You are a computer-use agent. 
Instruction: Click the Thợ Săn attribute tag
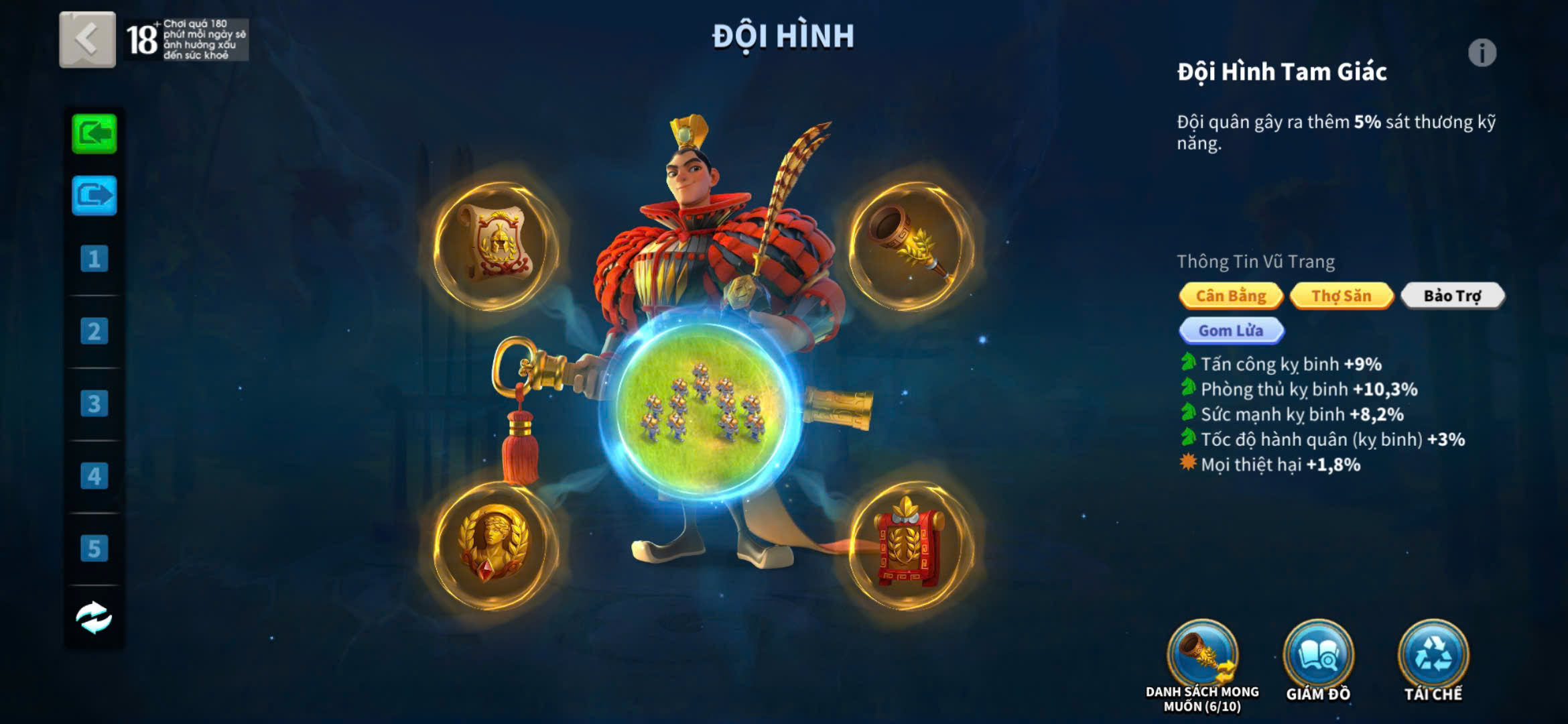[1341, 296]
